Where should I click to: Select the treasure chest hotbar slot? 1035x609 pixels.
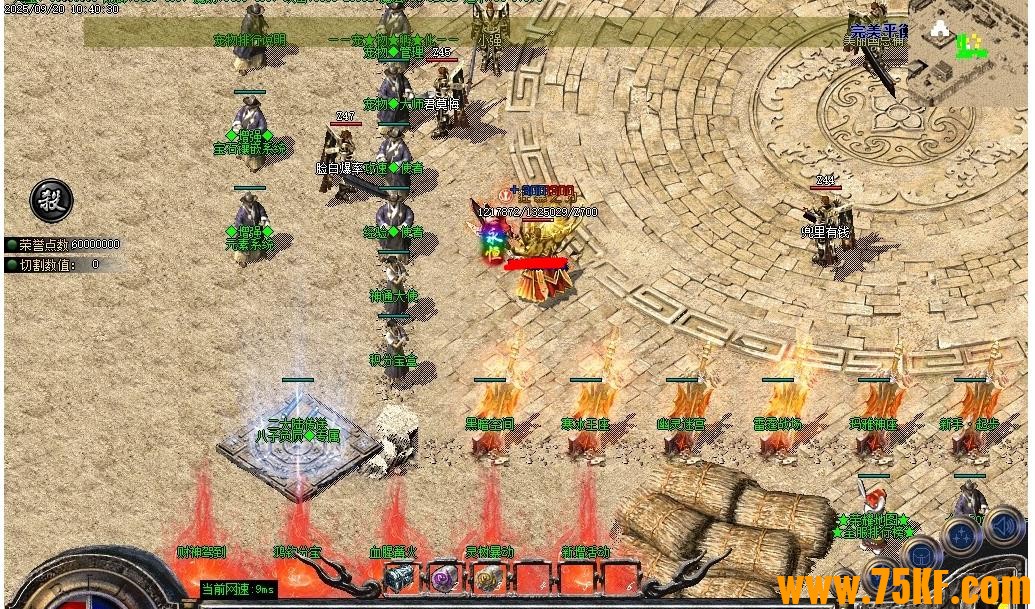pos(399,577)
